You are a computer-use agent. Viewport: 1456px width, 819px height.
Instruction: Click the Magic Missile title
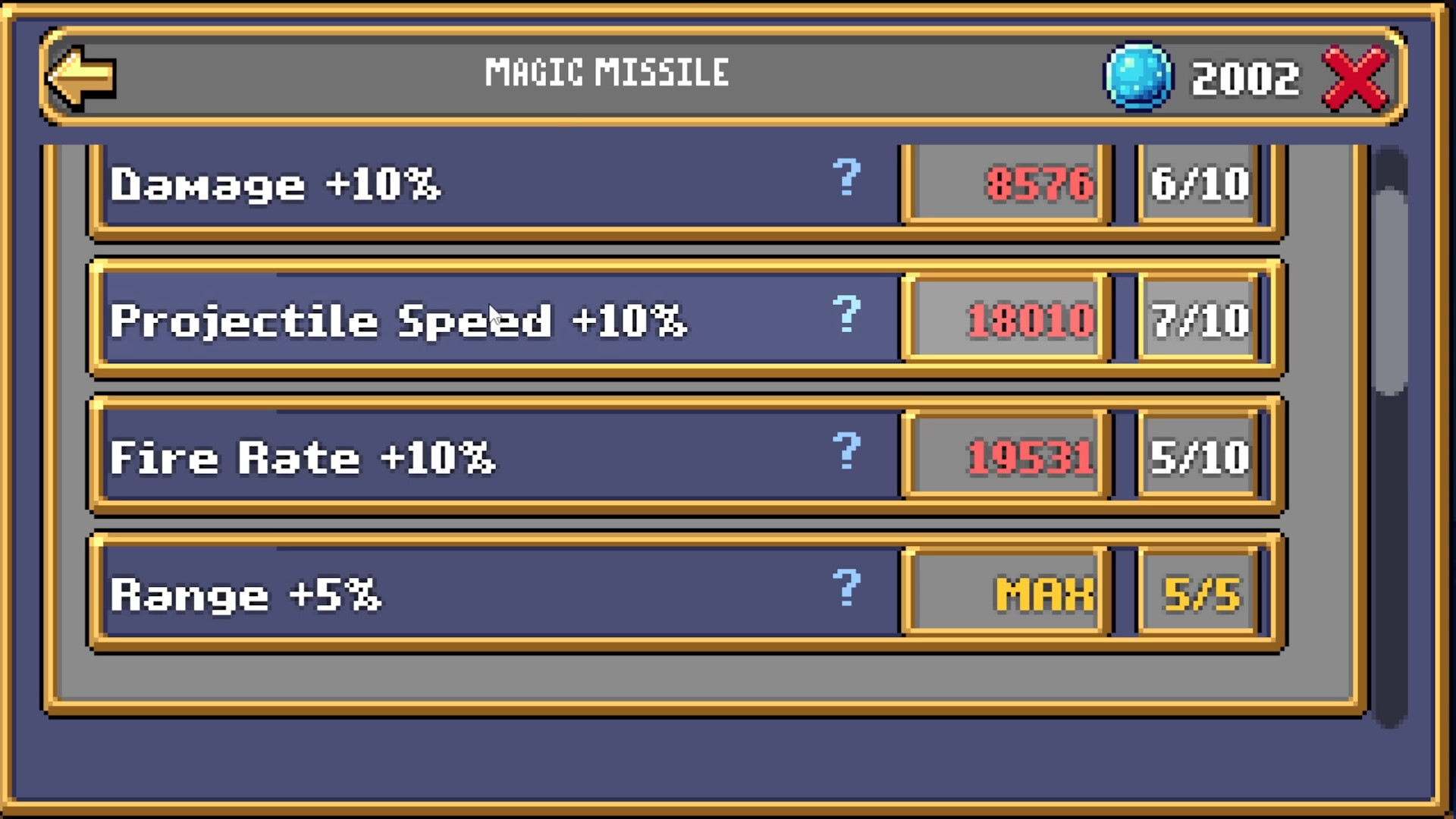607,72
